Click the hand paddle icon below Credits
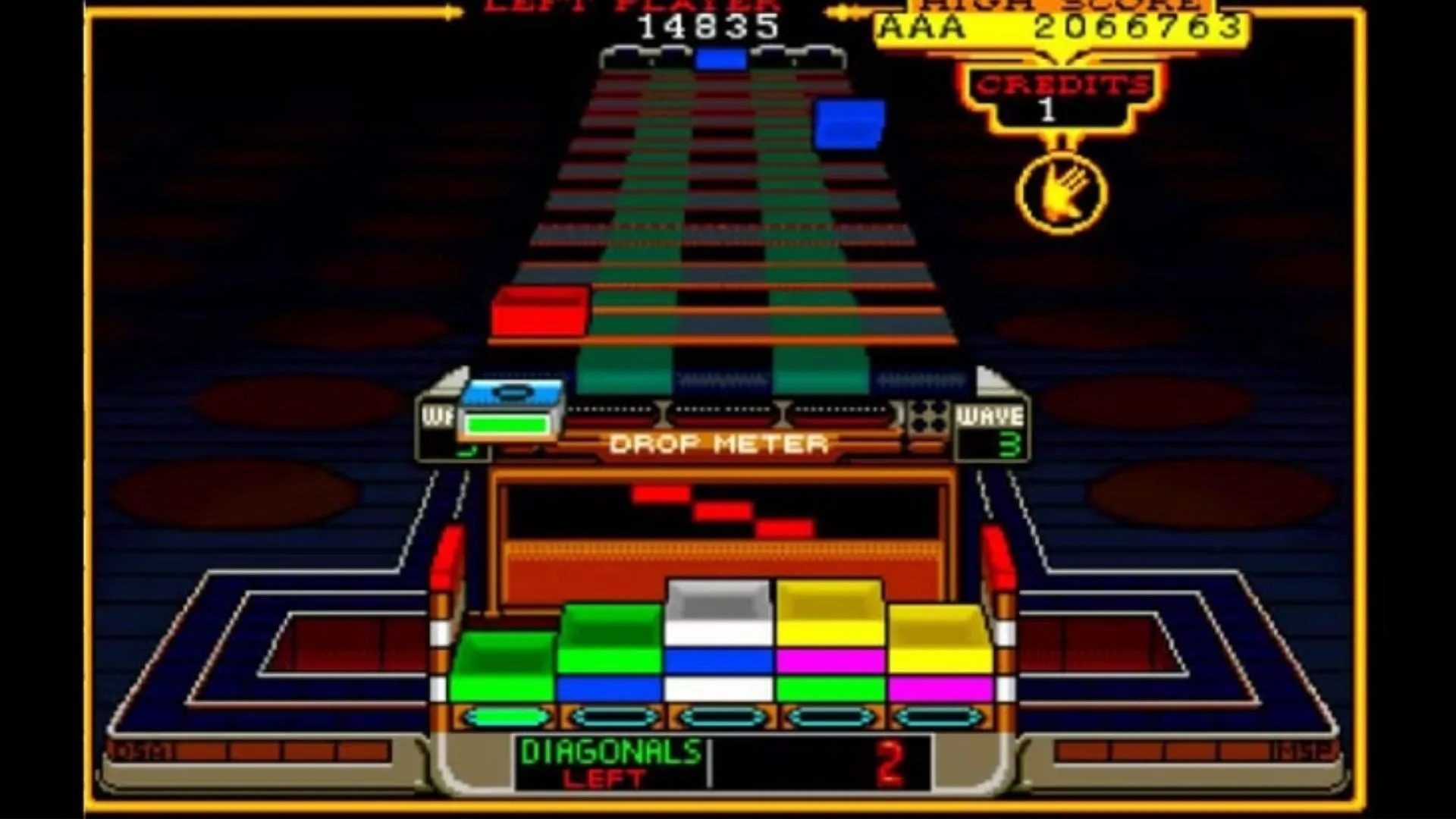Image resolution: width=1456 pixels, height=819 pixels. coord(1059,192)
